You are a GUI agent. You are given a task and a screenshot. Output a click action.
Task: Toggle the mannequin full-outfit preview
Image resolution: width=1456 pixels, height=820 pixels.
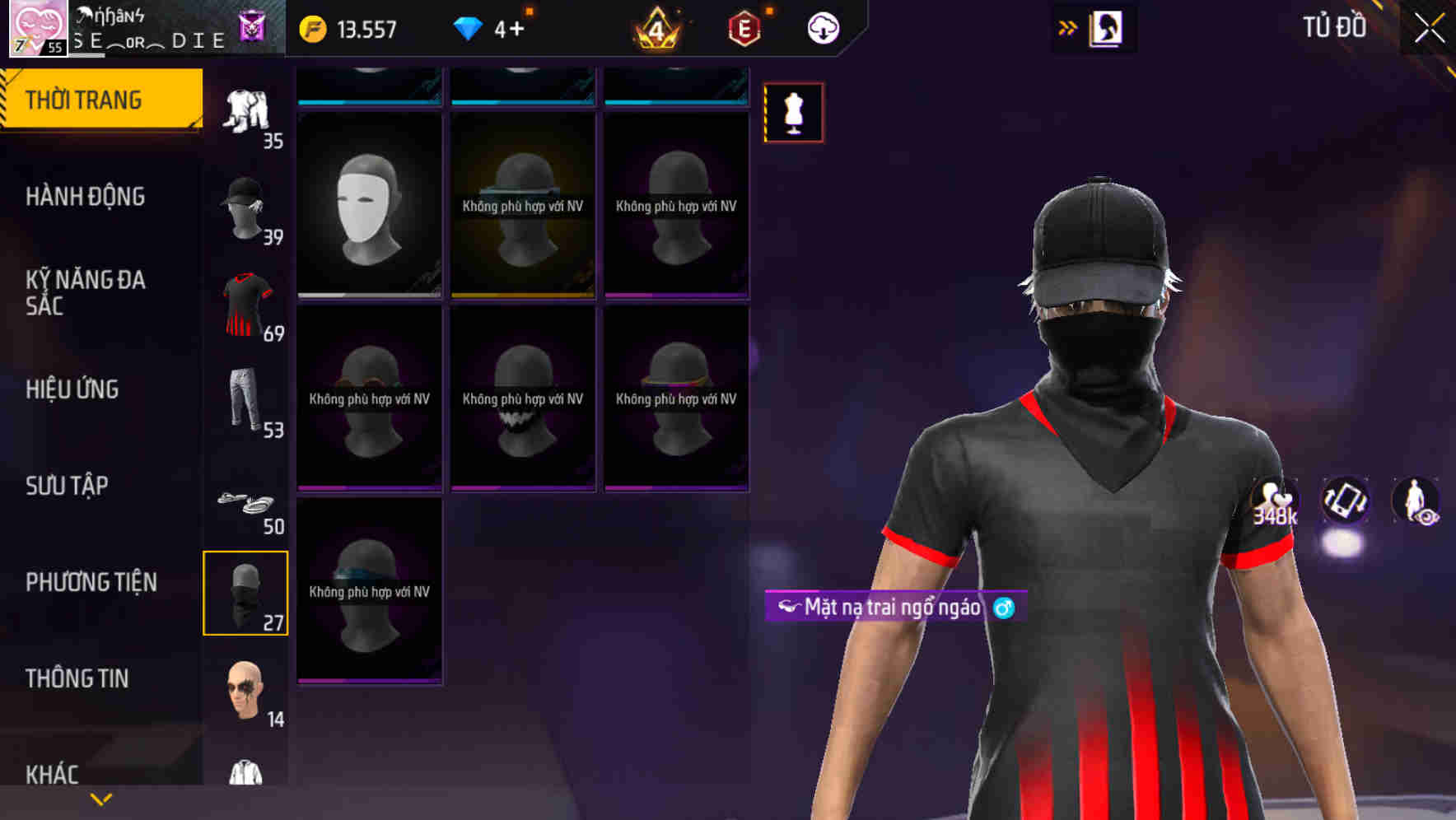(793, 113)
